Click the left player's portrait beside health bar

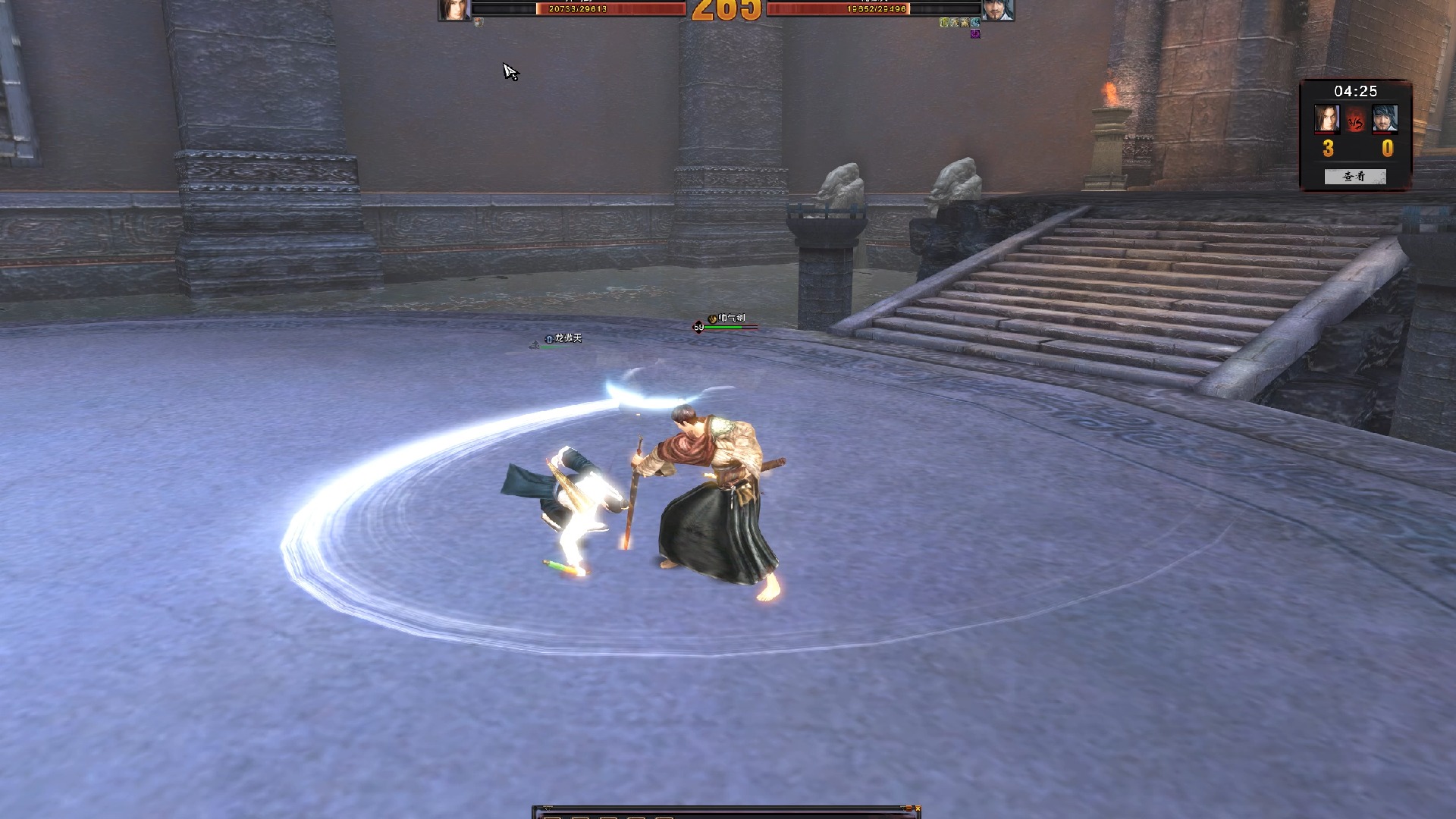455,9
